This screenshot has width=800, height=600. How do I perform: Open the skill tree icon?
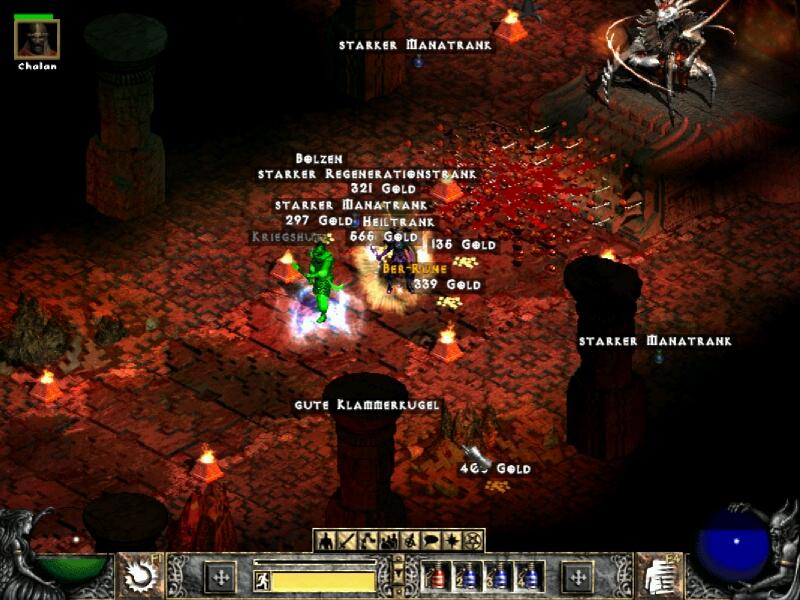coord(367,541)
